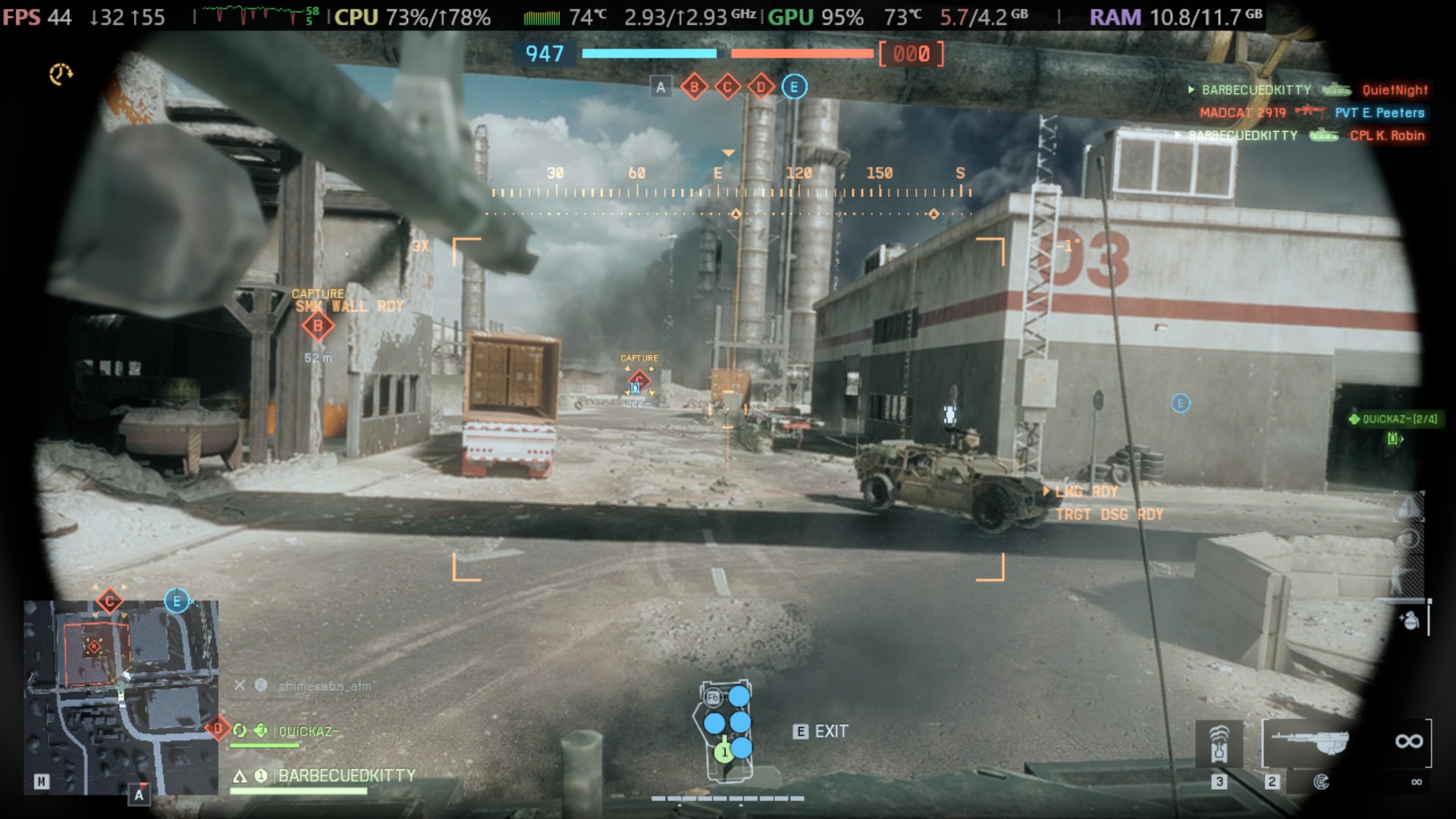
Task: Click the BARBECUEDKITTY row in the squad list
Action: pos(346,776)
